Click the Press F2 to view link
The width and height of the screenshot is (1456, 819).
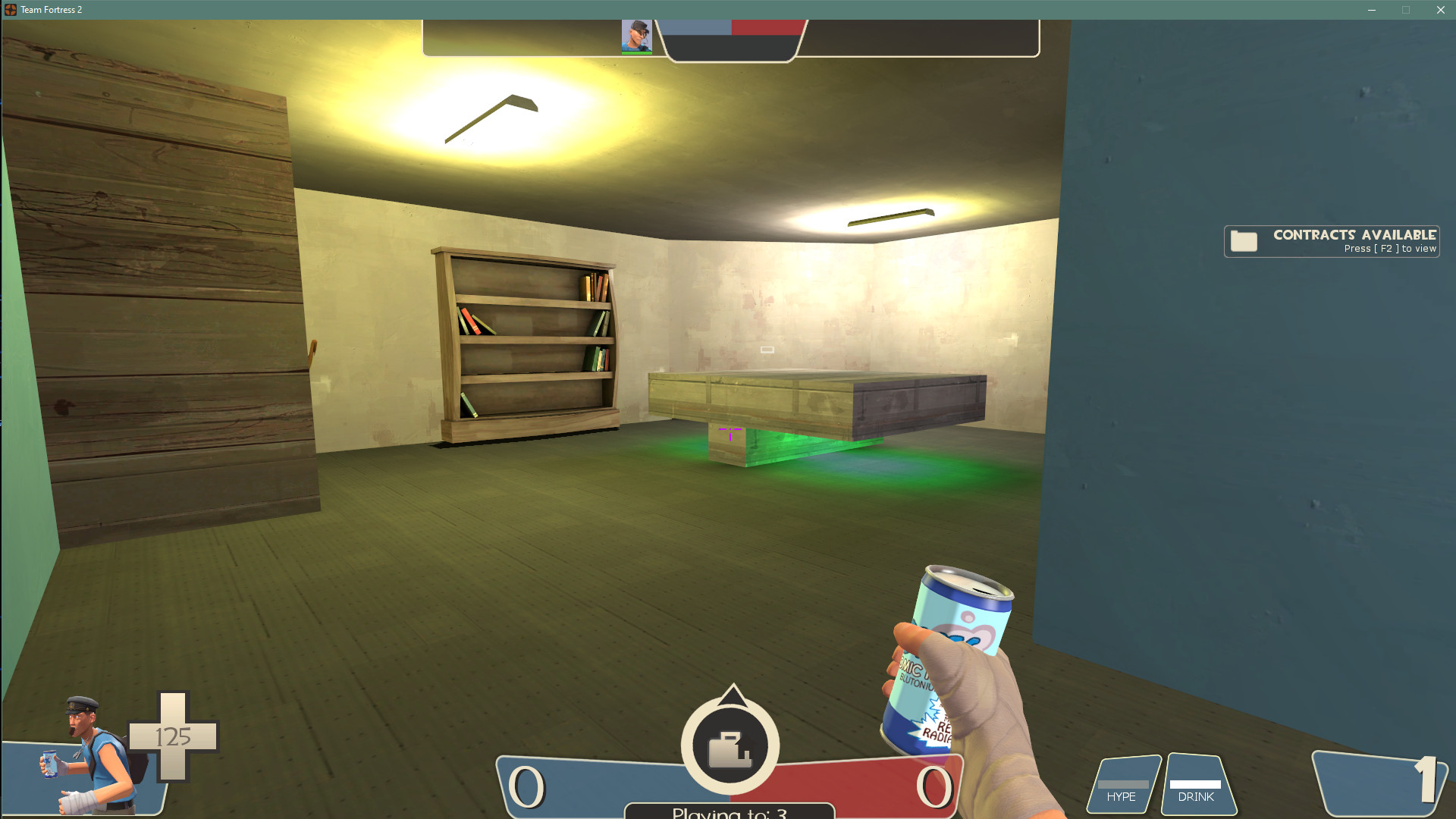point(1390,248)
